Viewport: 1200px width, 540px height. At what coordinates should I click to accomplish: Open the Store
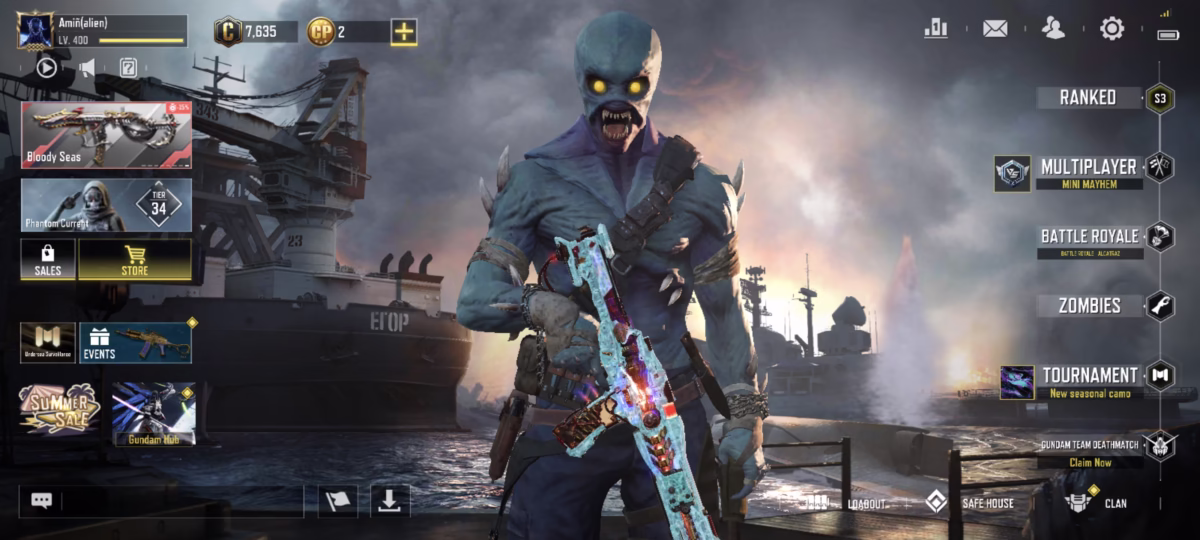tap(135, 259)
